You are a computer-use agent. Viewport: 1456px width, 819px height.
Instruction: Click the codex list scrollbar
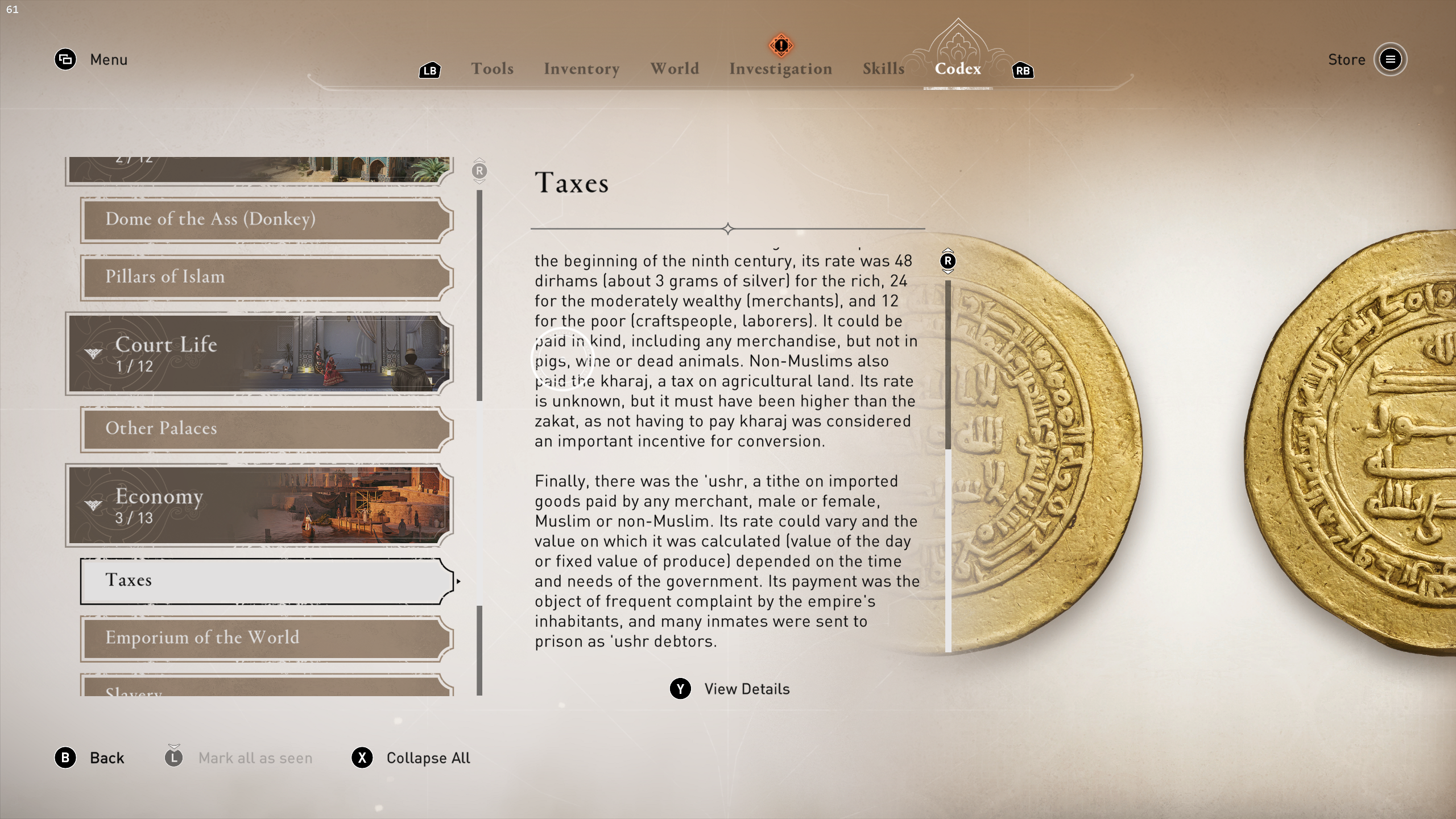(x=479, y=296)
